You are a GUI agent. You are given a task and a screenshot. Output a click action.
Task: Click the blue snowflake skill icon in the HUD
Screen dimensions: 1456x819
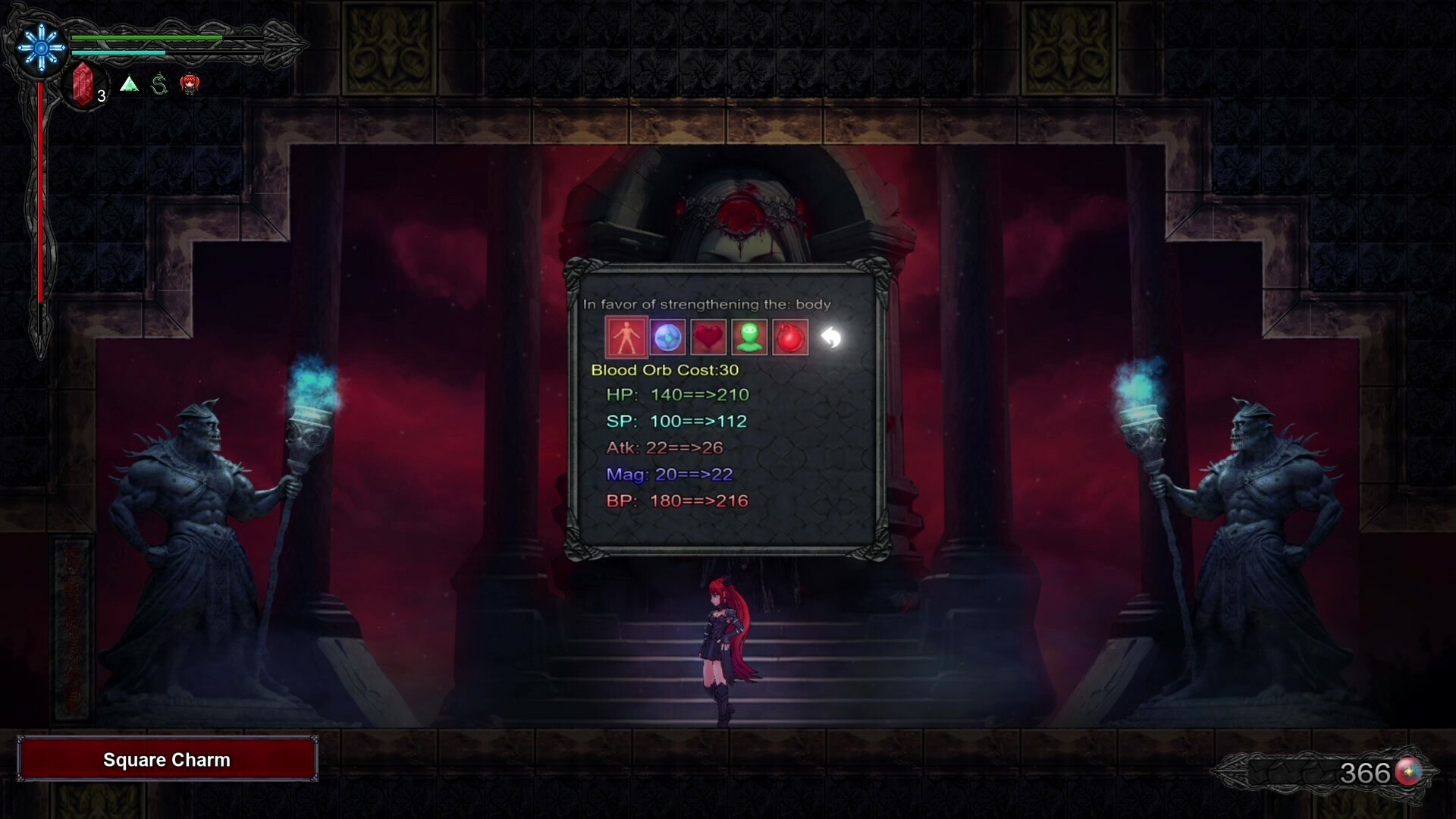click(x=41, y=47)
